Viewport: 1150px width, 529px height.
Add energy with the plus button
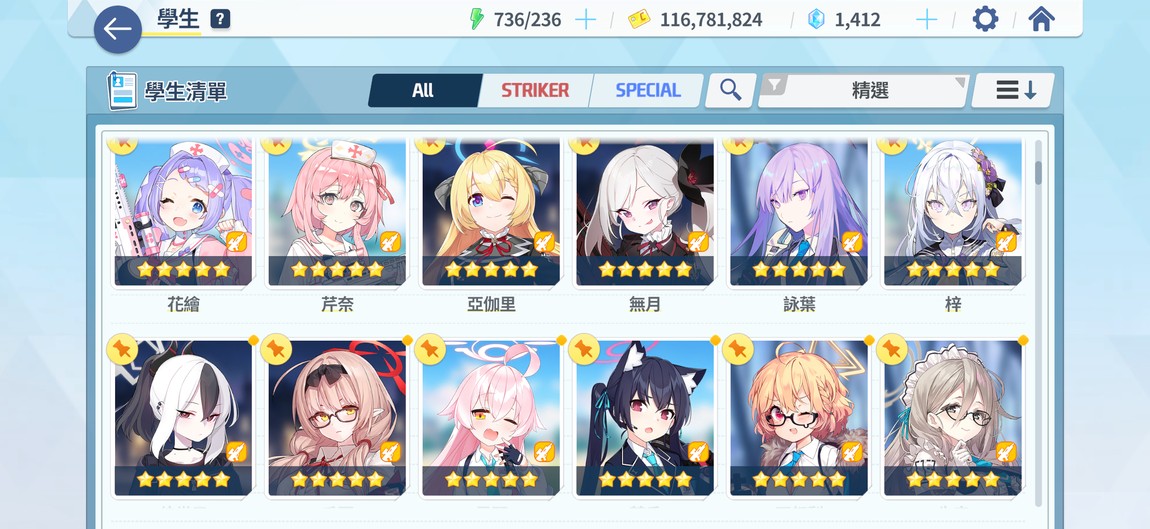point(585,20)
